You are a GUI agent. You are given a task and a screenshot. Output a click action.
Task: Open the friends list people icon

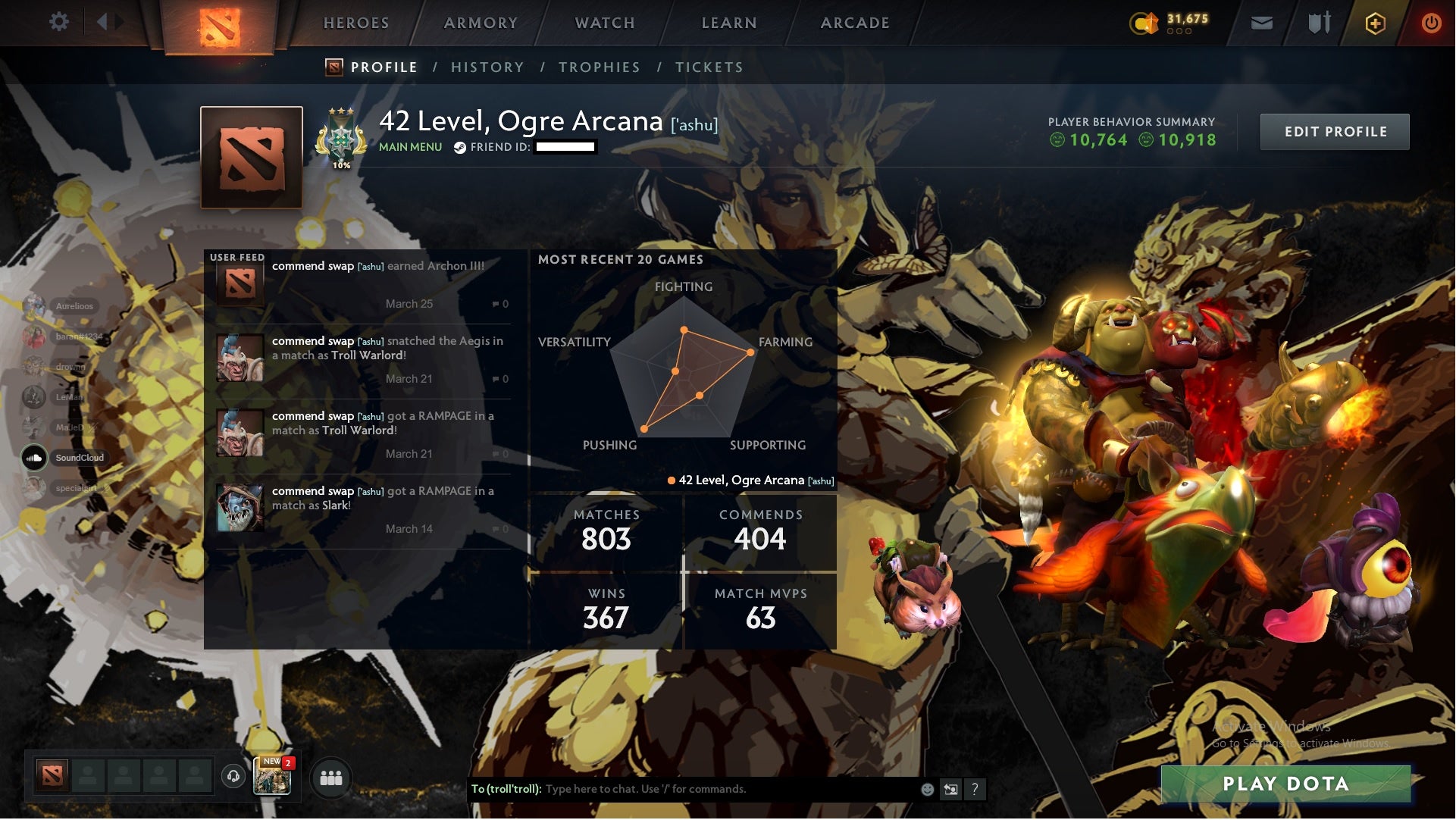332,777
